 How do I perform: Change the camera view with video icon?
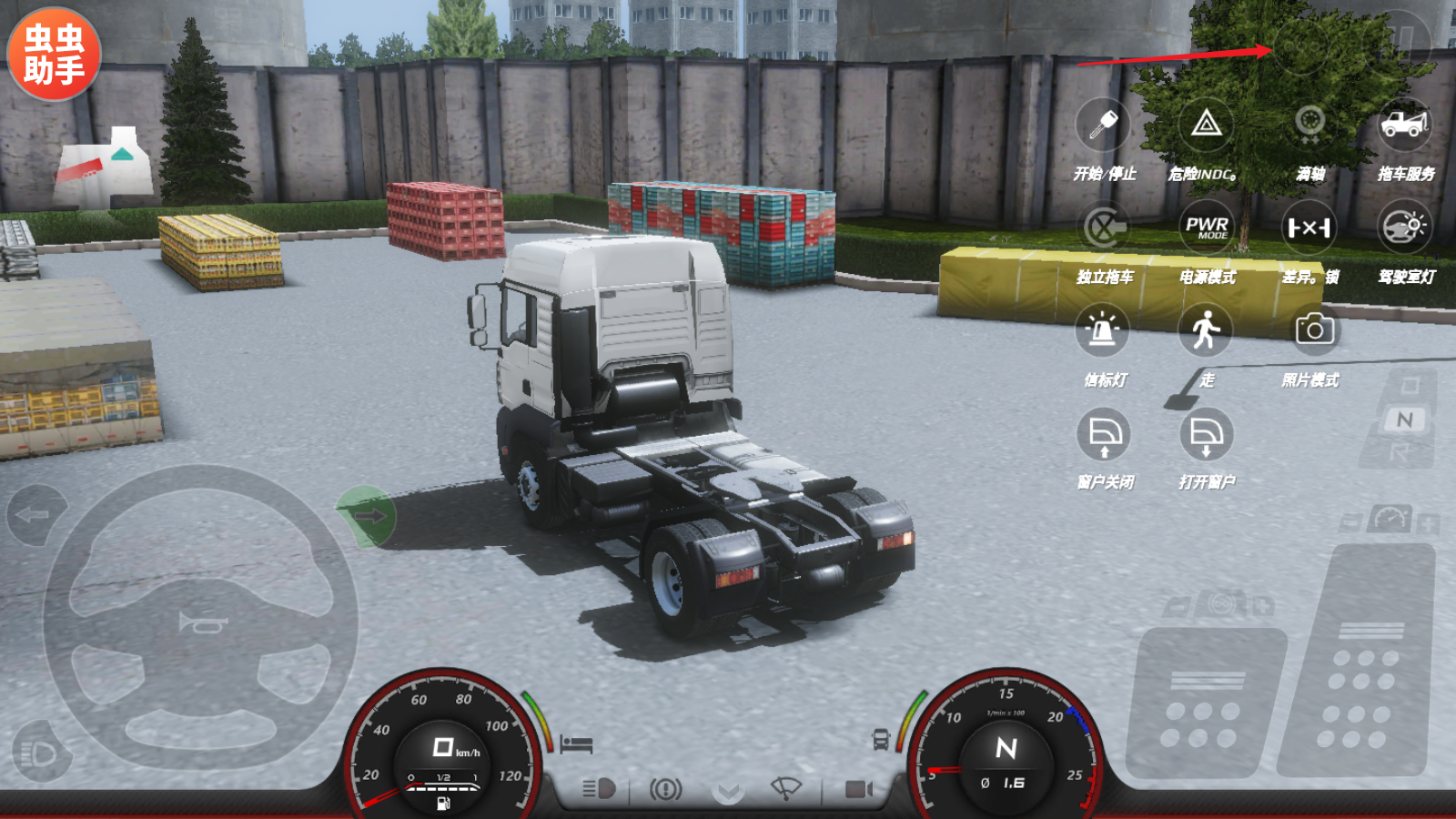pos(857,788)
